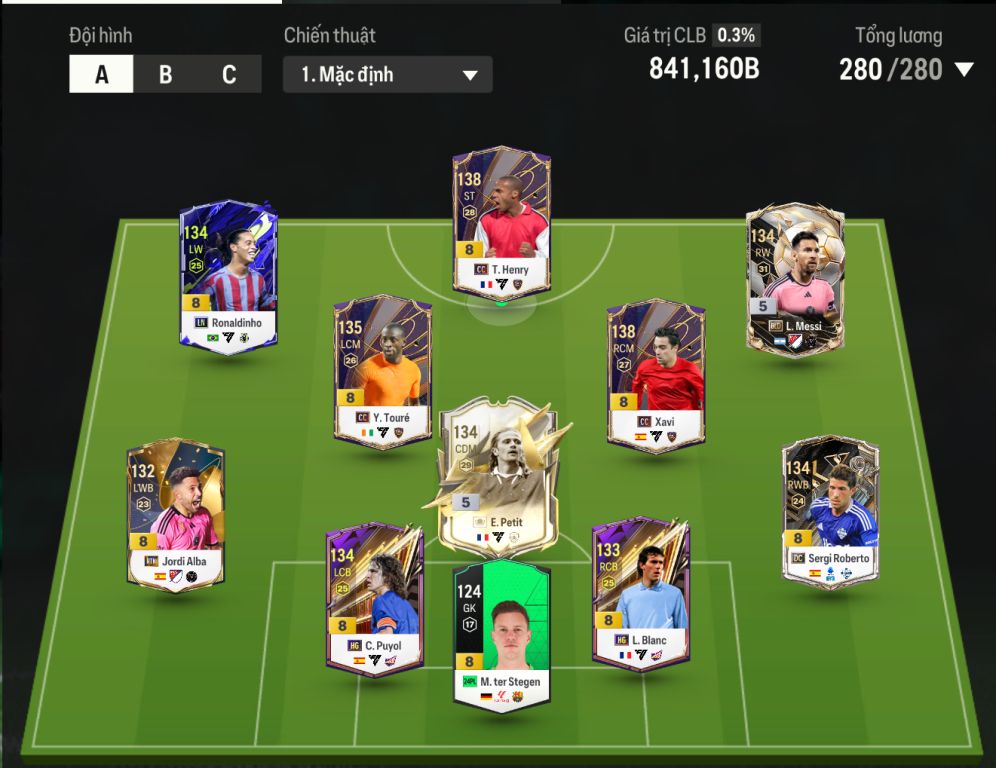Choose the L. Blanc RCB card
The height and width of the screenshot is (768, 996).
coord(640,594)
